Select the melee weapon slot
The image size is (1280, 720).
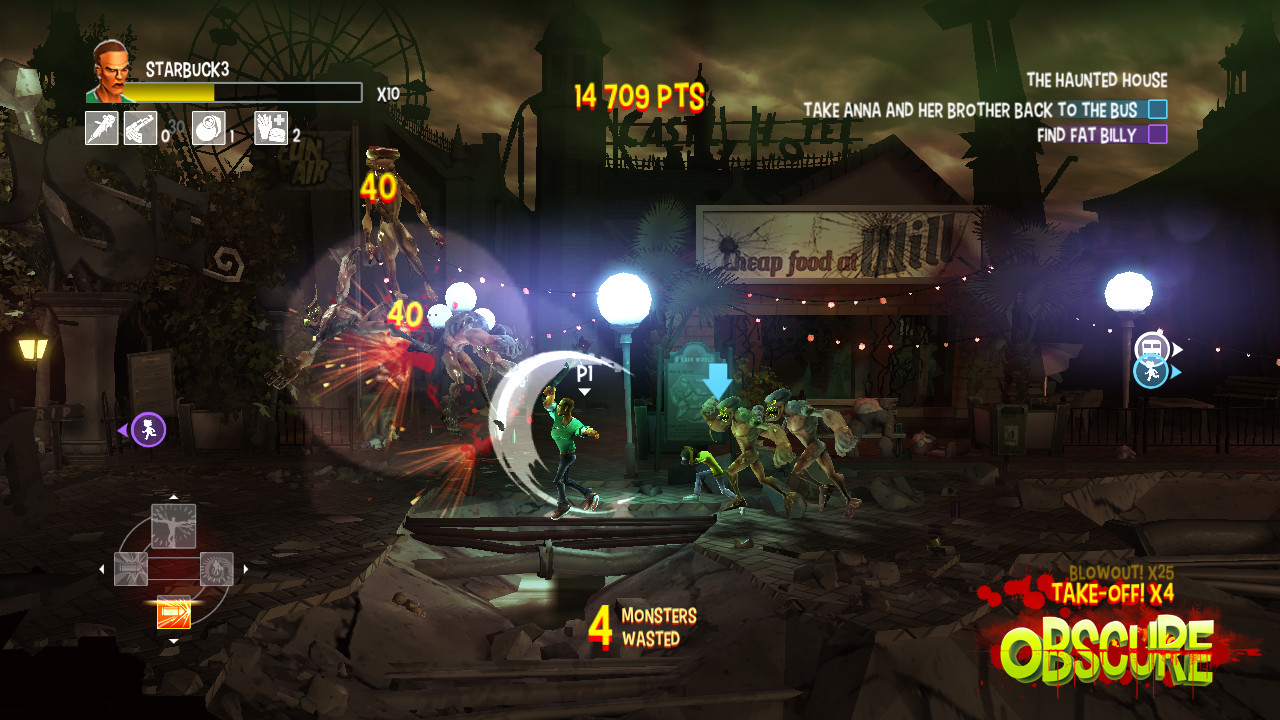[102, 128]
